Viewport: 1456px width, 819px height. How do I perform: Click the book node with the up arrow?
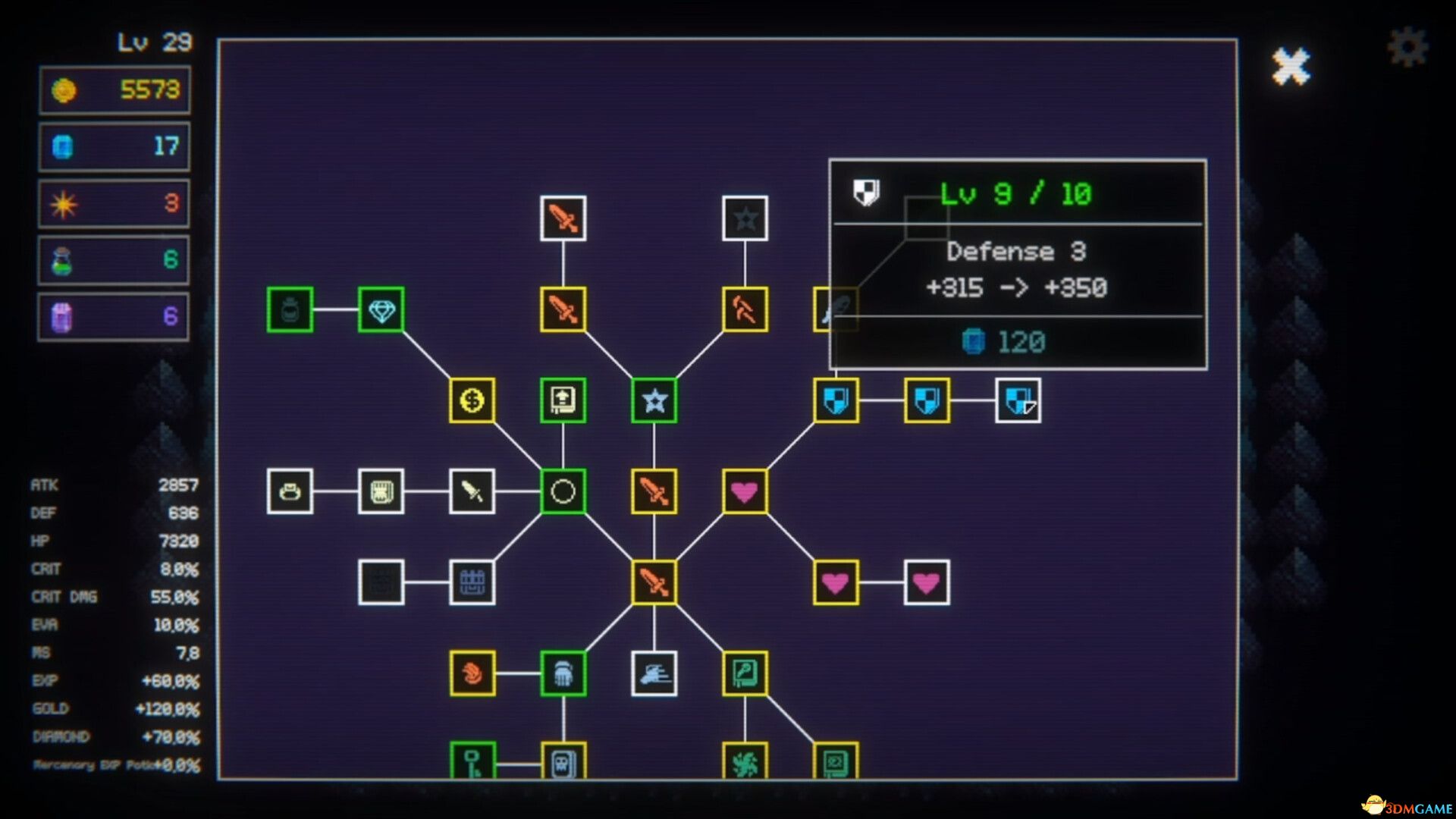pyautogui.click(x=563, y=402)
